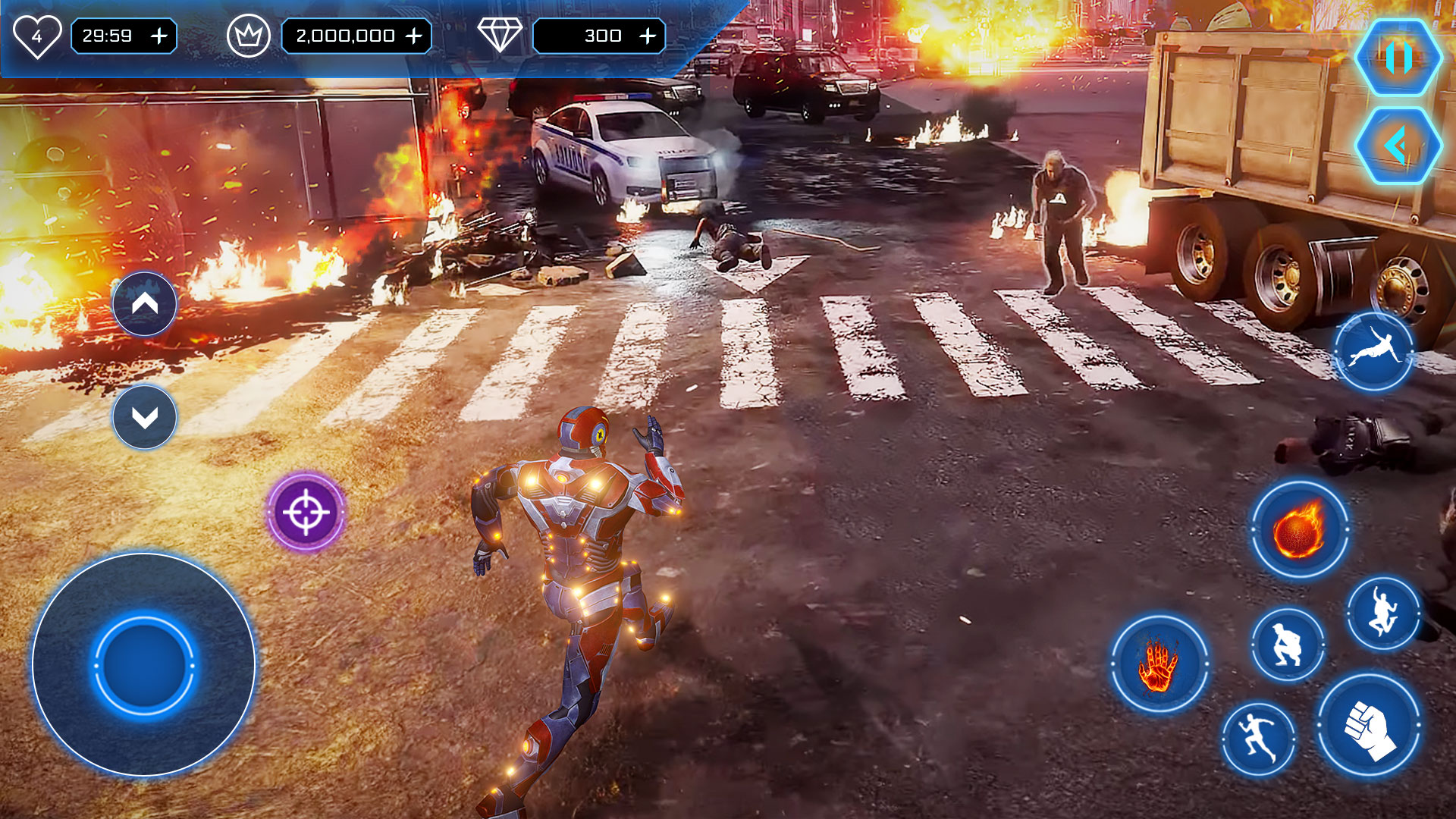
Task: Buy more coins via the crown plus
Action: coord(414,36)
